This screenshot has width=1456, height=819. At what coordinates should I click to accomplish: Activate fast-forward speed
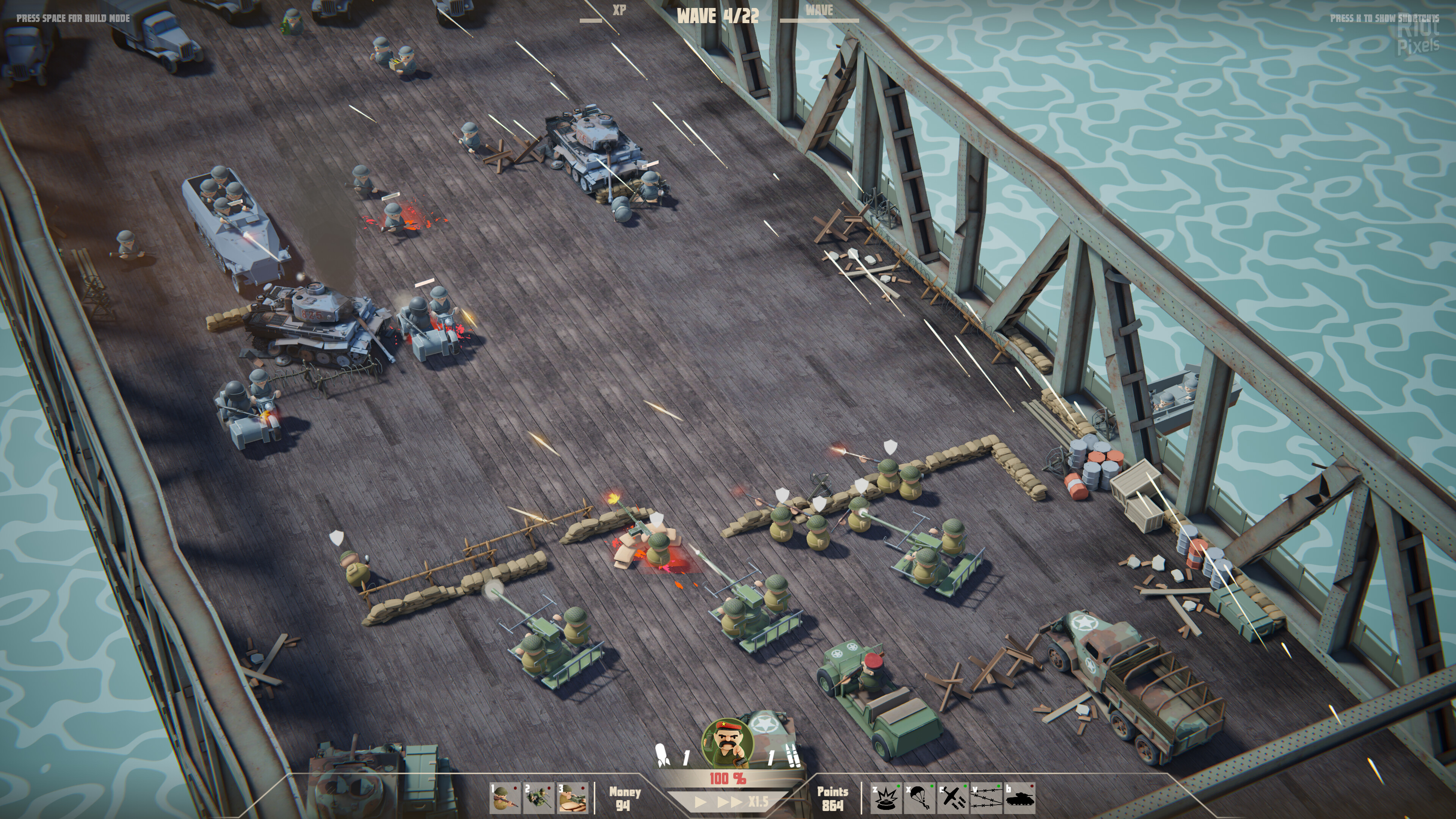coord(729,802)
